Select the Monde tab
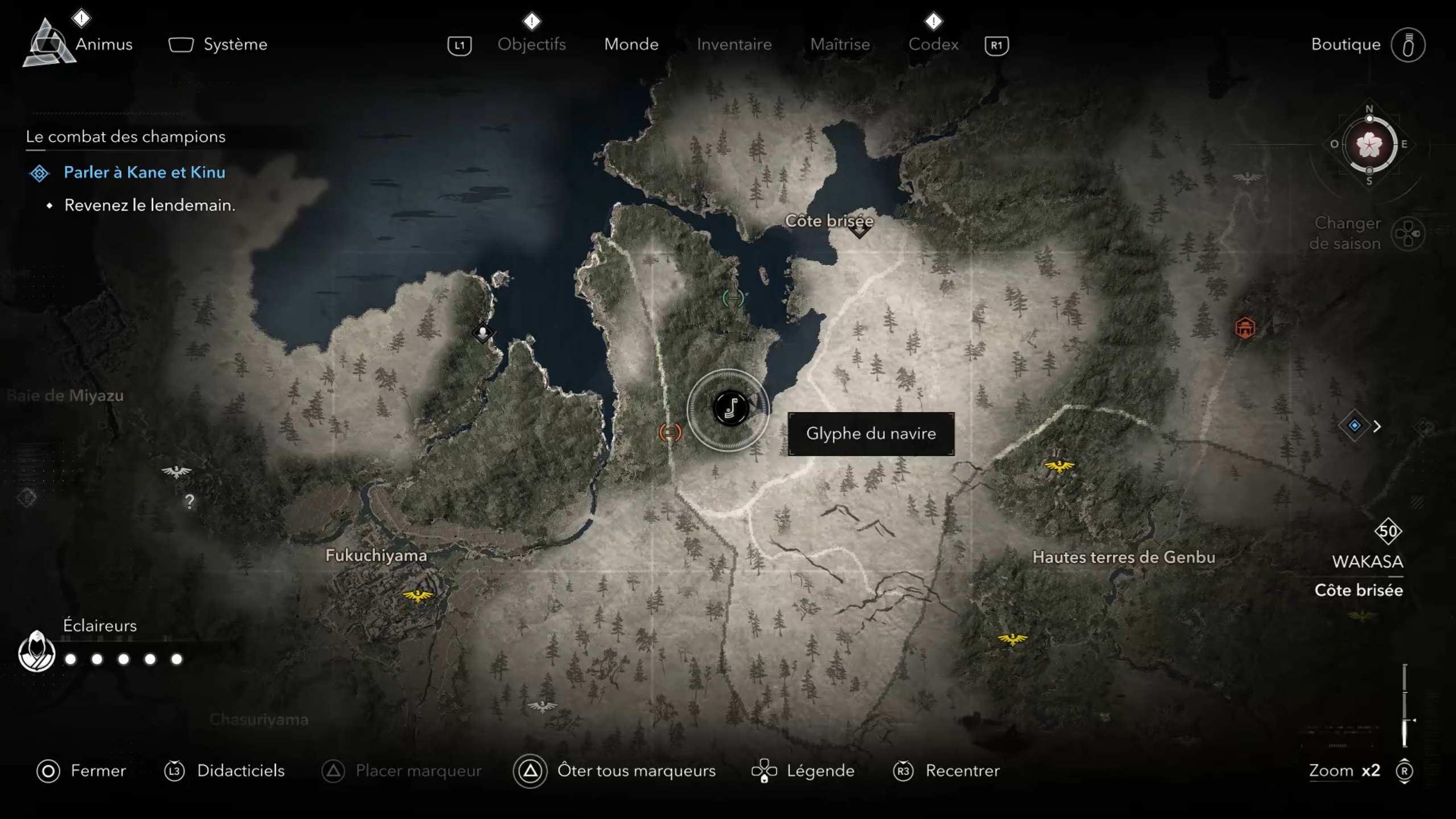This screenshot has height=819, width=1456. [x=631, y=44]
